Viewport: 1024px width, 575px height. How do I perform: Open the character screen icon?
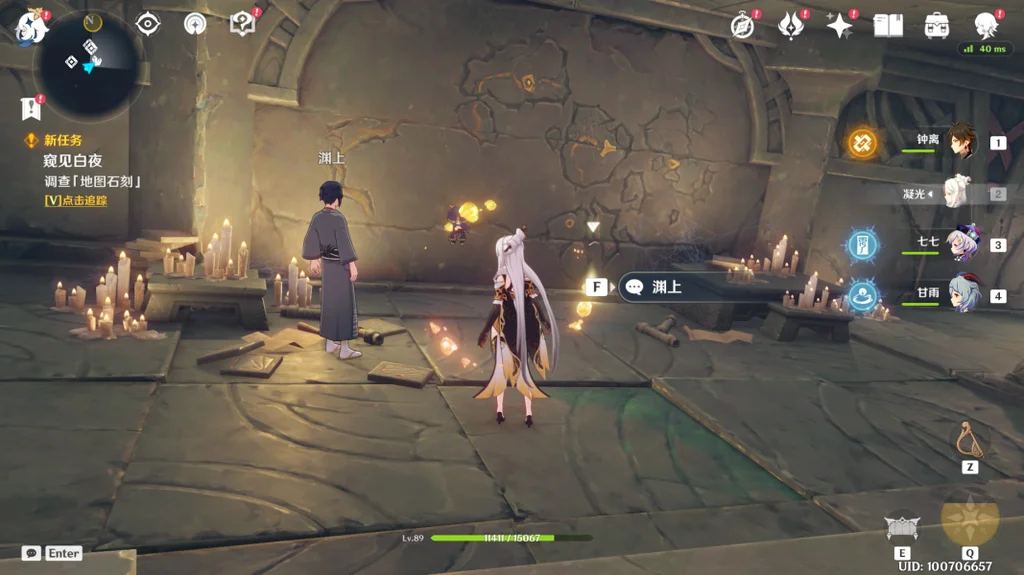[986, 26]
